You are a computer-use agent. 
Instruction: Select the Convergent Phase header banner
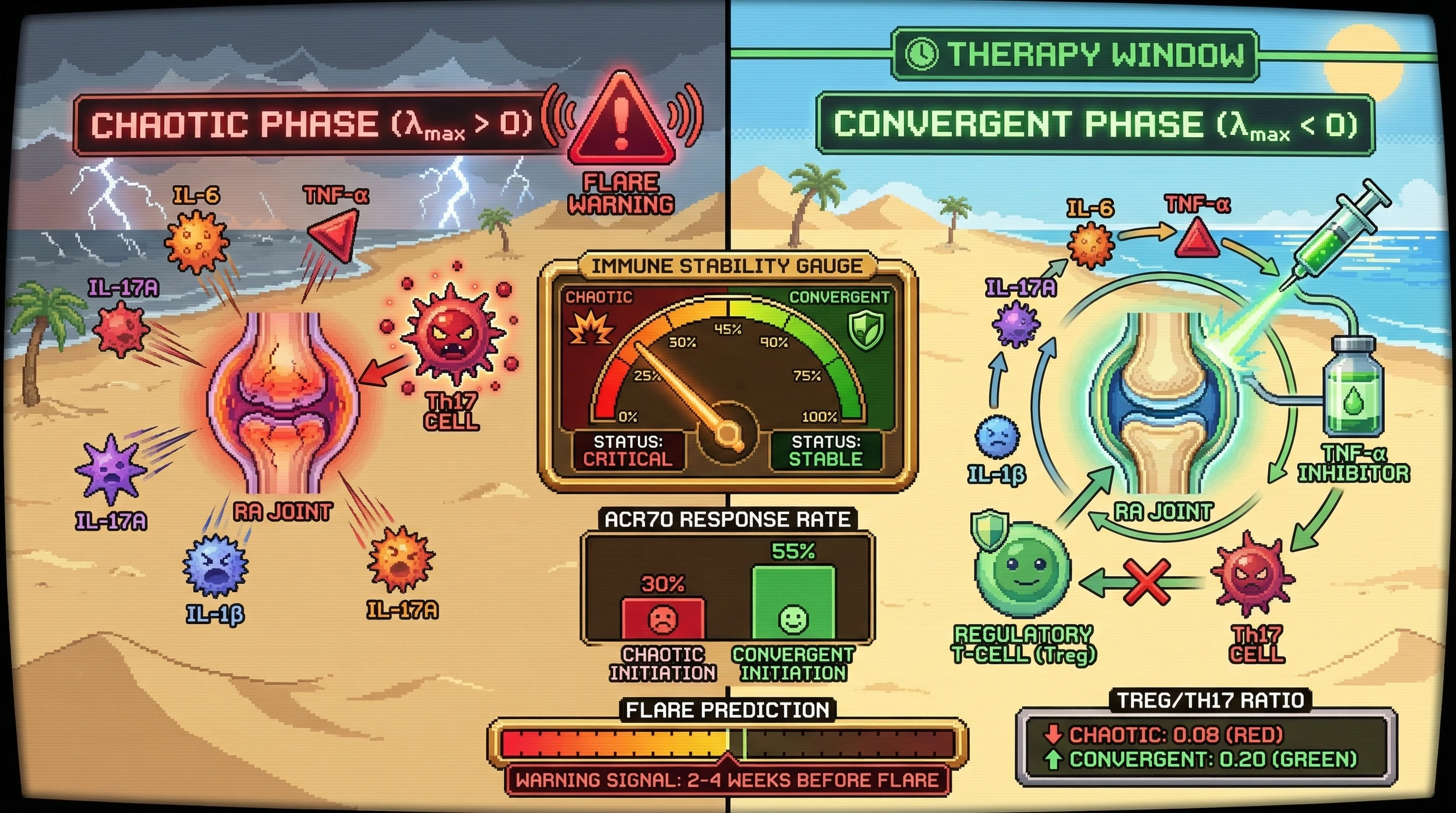(x=1094, y=125)
